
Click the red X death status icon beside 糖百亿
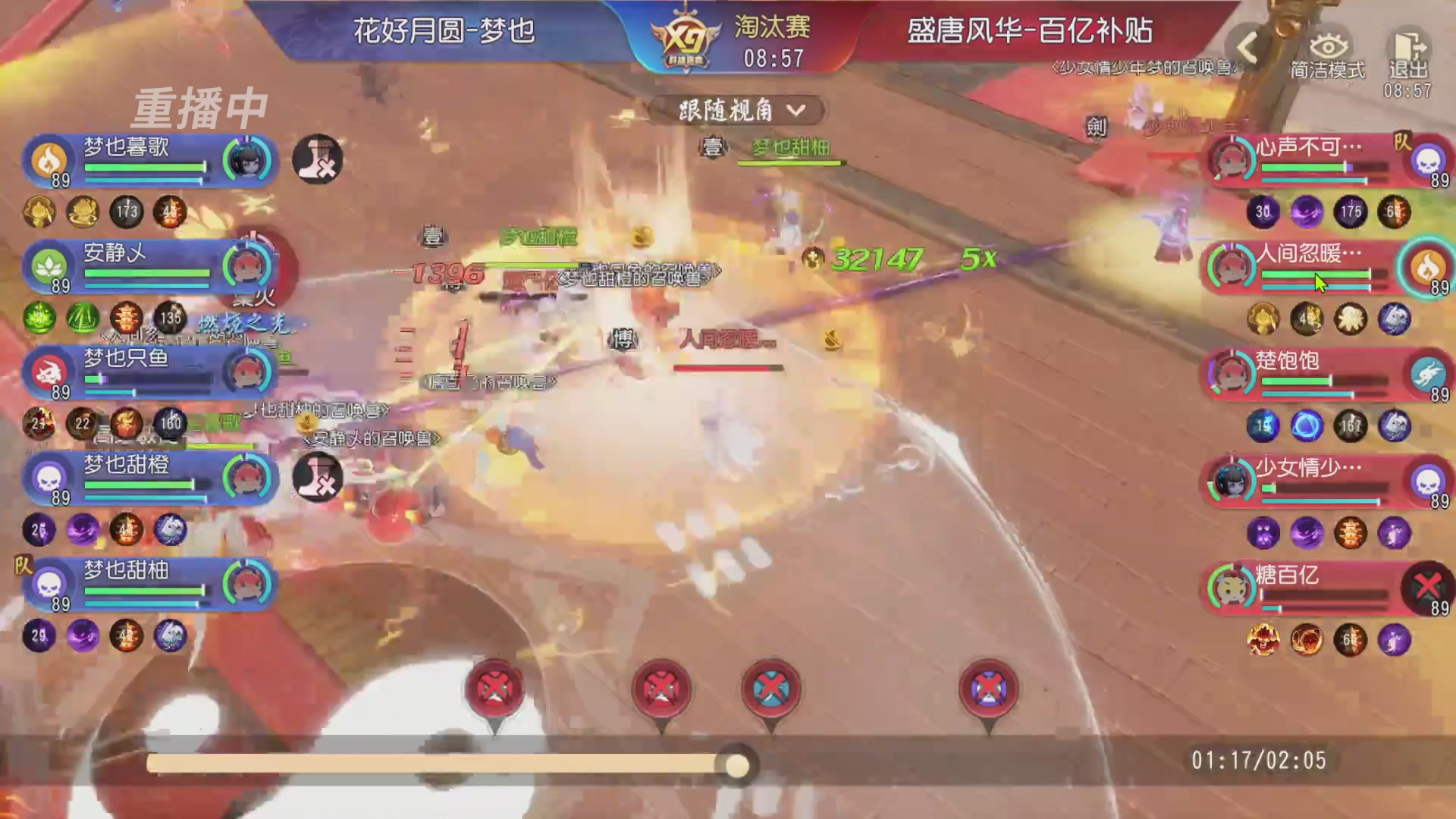pyautogui.click(x=1427, y=585)
